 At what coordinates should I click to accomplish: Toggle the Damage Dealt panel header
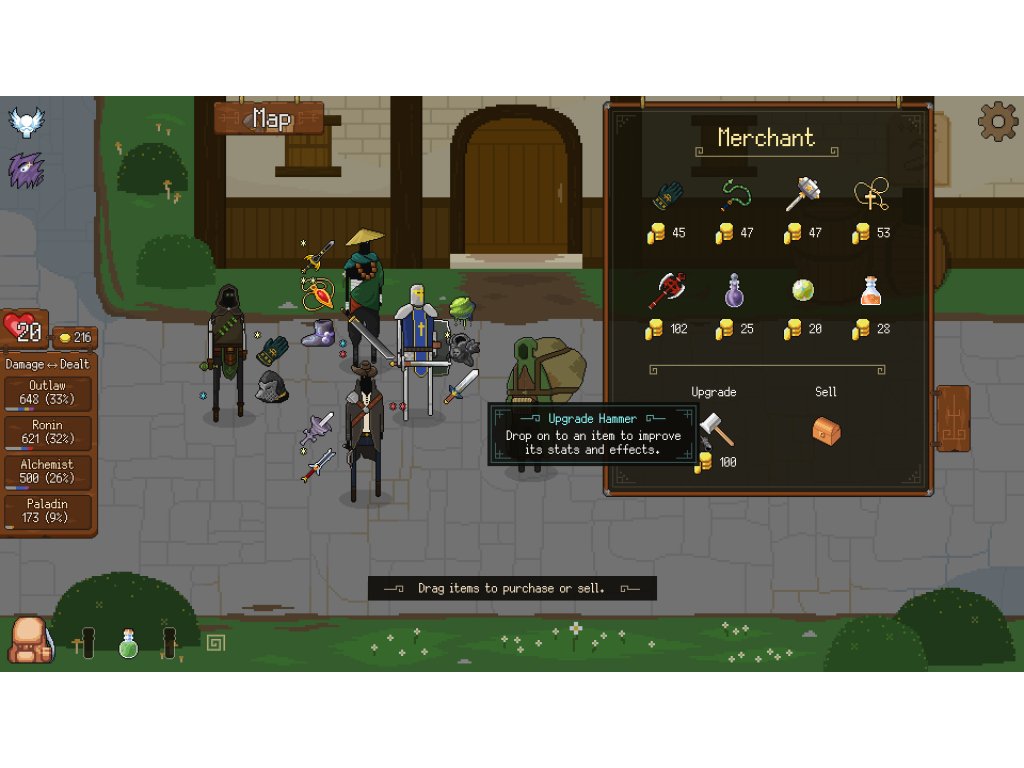pos(48,365)
